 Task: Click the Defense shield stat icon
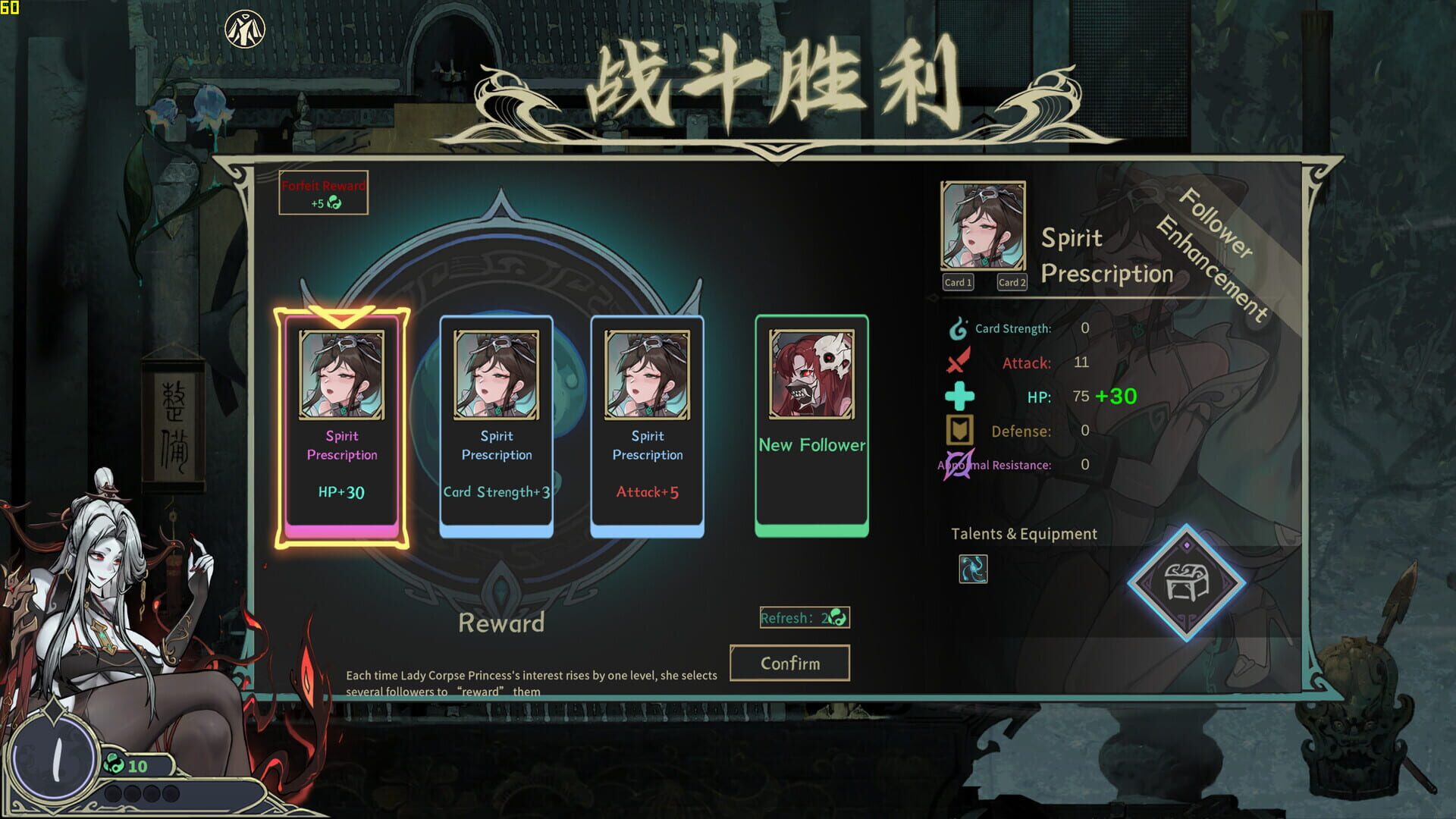[x=960, y=431]
